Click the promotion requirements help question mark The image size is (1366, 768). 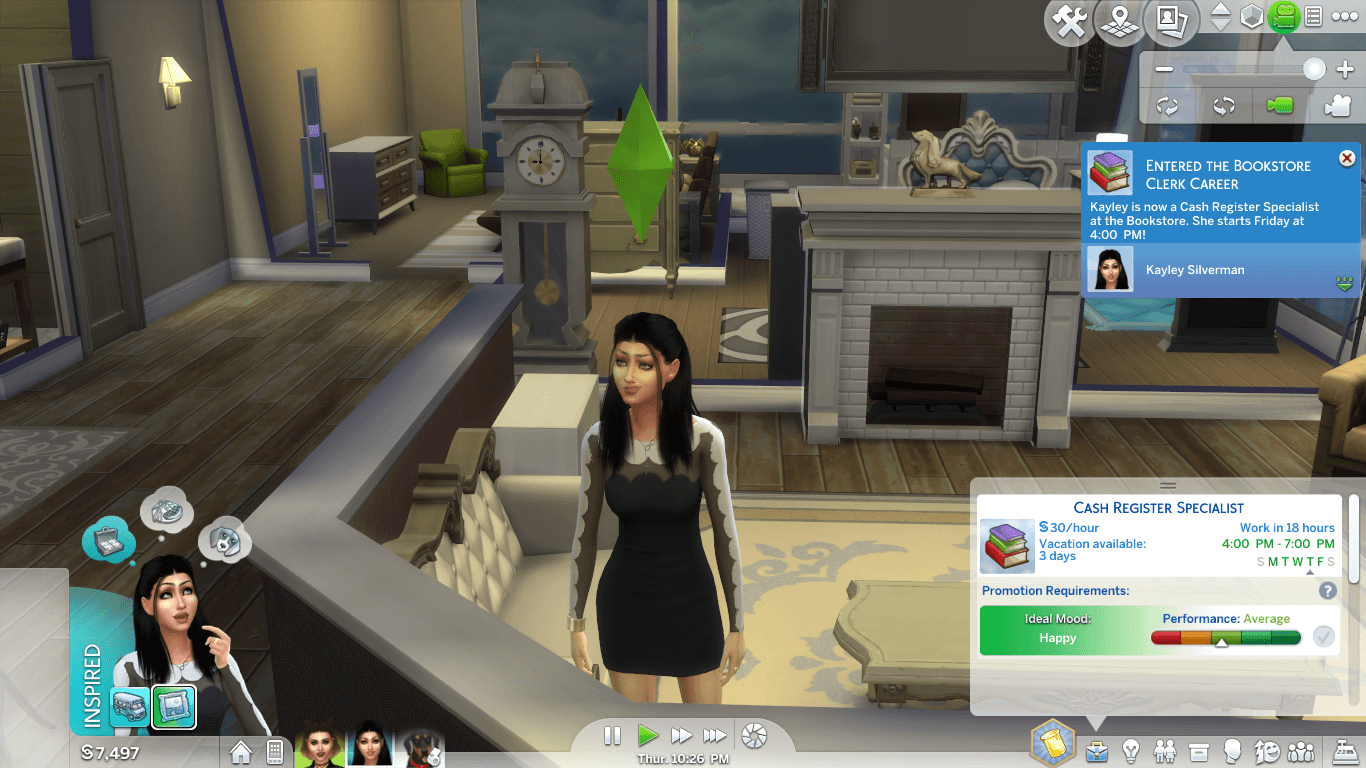tap(1328, 591)
